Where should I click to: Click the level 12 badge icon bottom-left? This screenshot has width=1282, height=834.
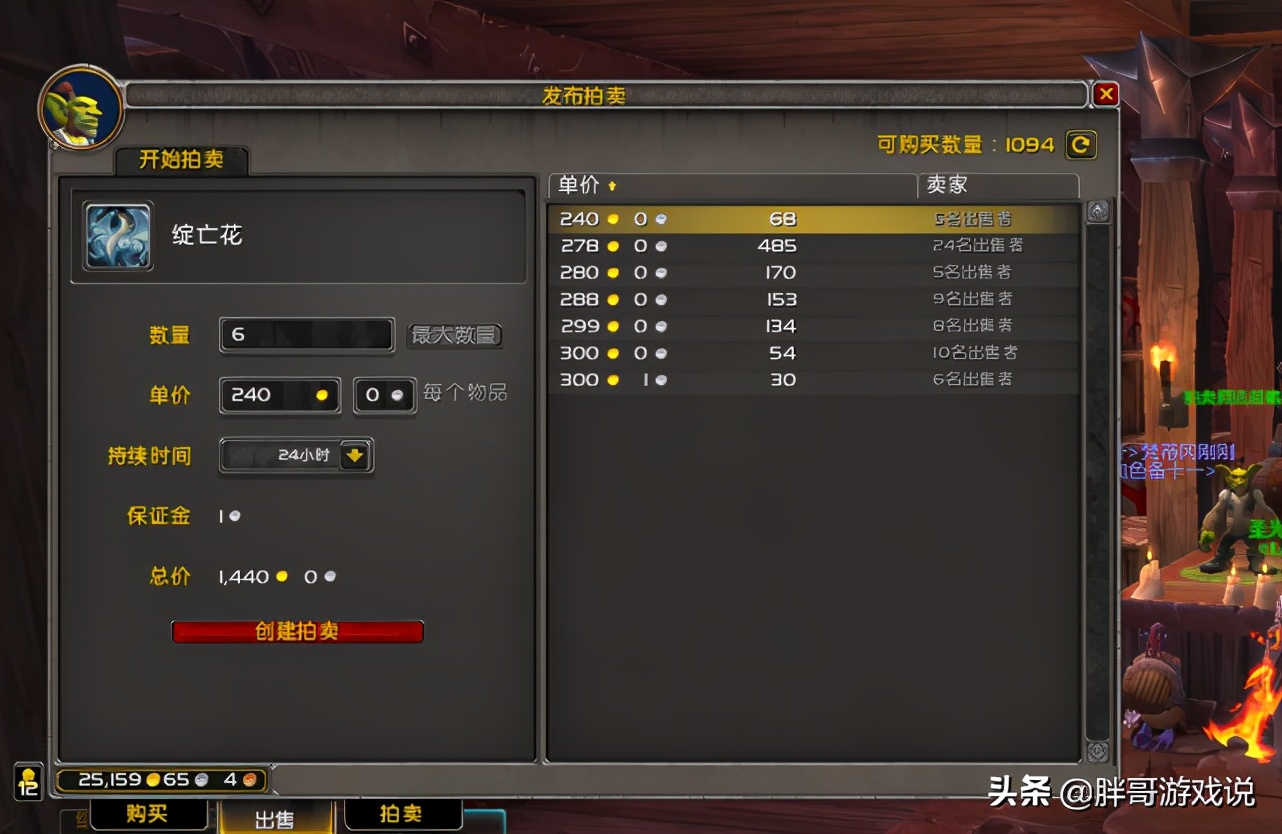(x=29, y=786)
